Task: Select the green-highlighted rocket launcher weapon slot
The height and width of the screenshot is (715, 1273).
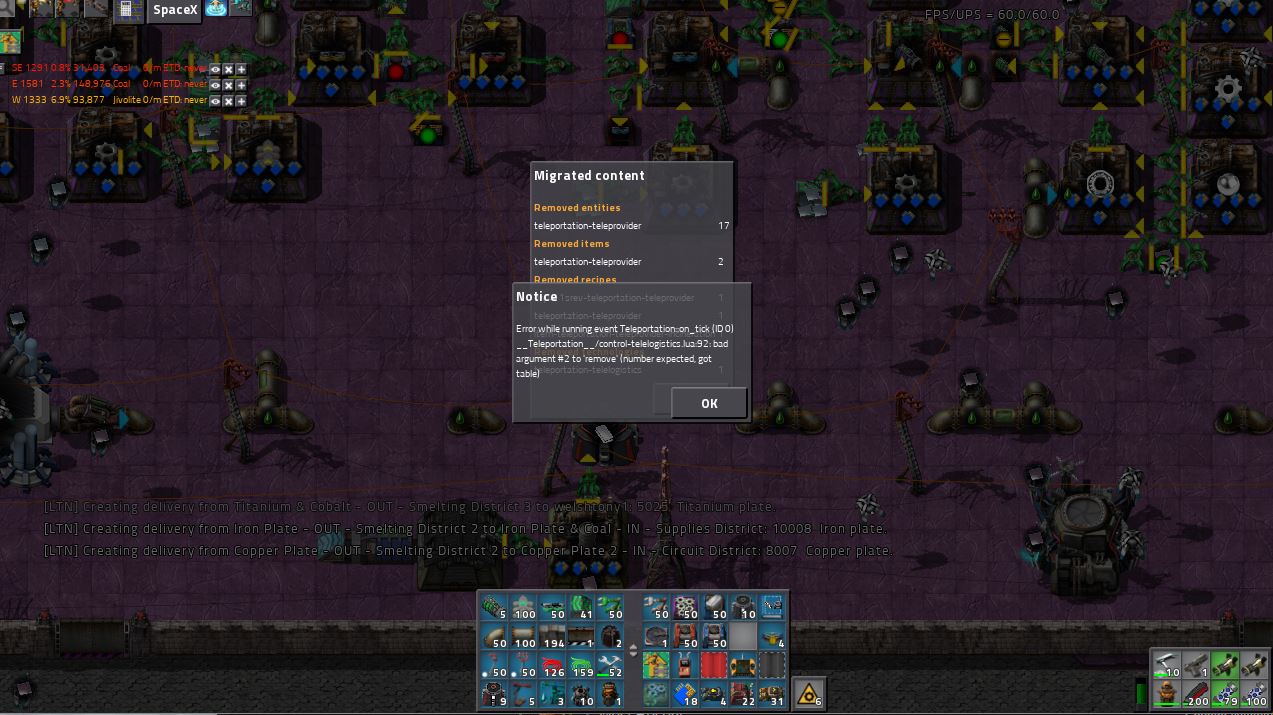Action: point(1224,665)
